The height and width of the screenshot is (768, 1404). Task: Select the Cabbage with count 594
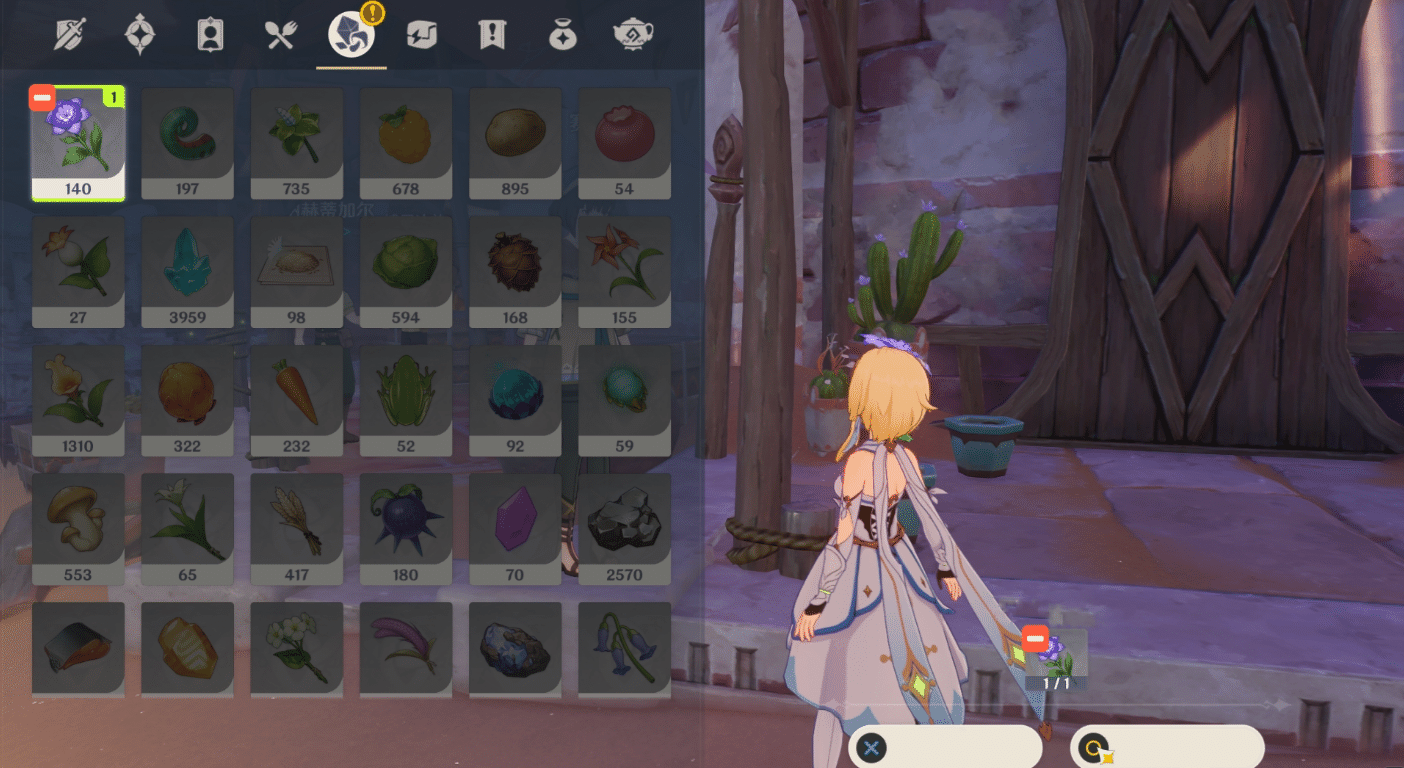pyautogui.click(x=406, y=270)
